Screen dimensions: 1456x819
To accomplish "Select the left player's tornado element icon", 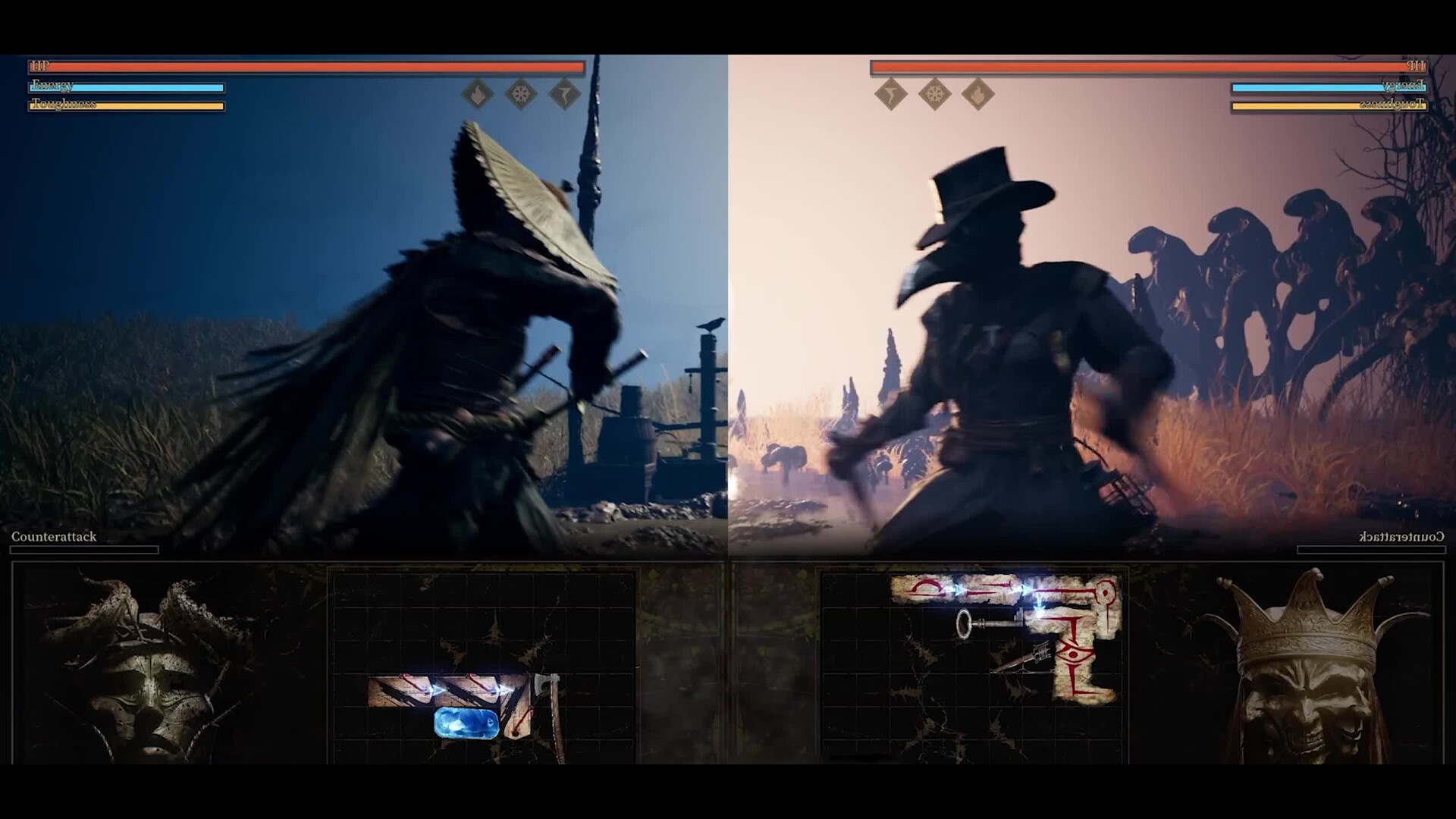I will (x=564, y=95).
